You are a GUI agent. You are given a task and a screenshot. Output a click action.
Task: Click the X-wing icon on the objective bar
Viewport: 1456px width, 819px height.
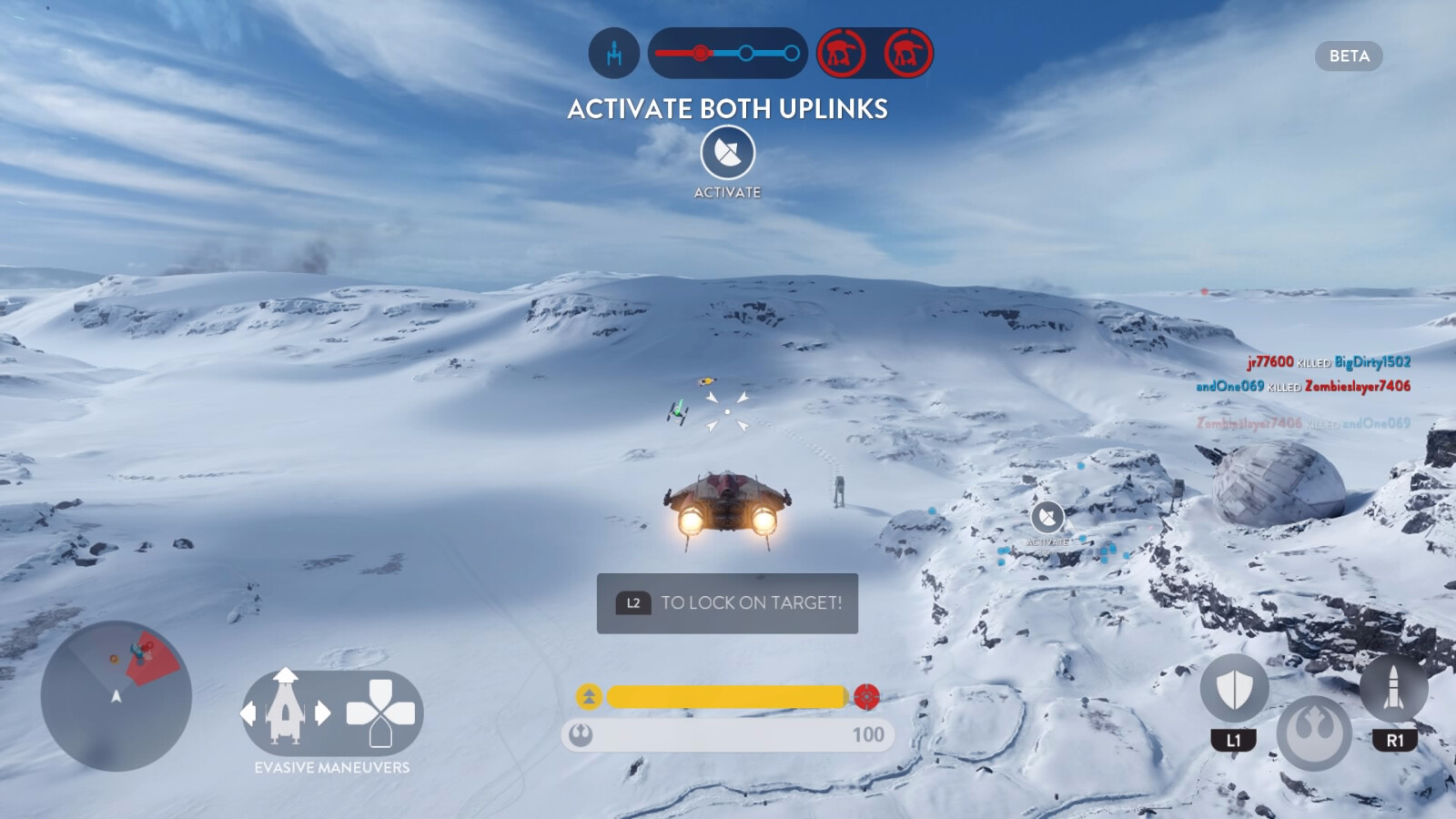[x=612, y=54]
